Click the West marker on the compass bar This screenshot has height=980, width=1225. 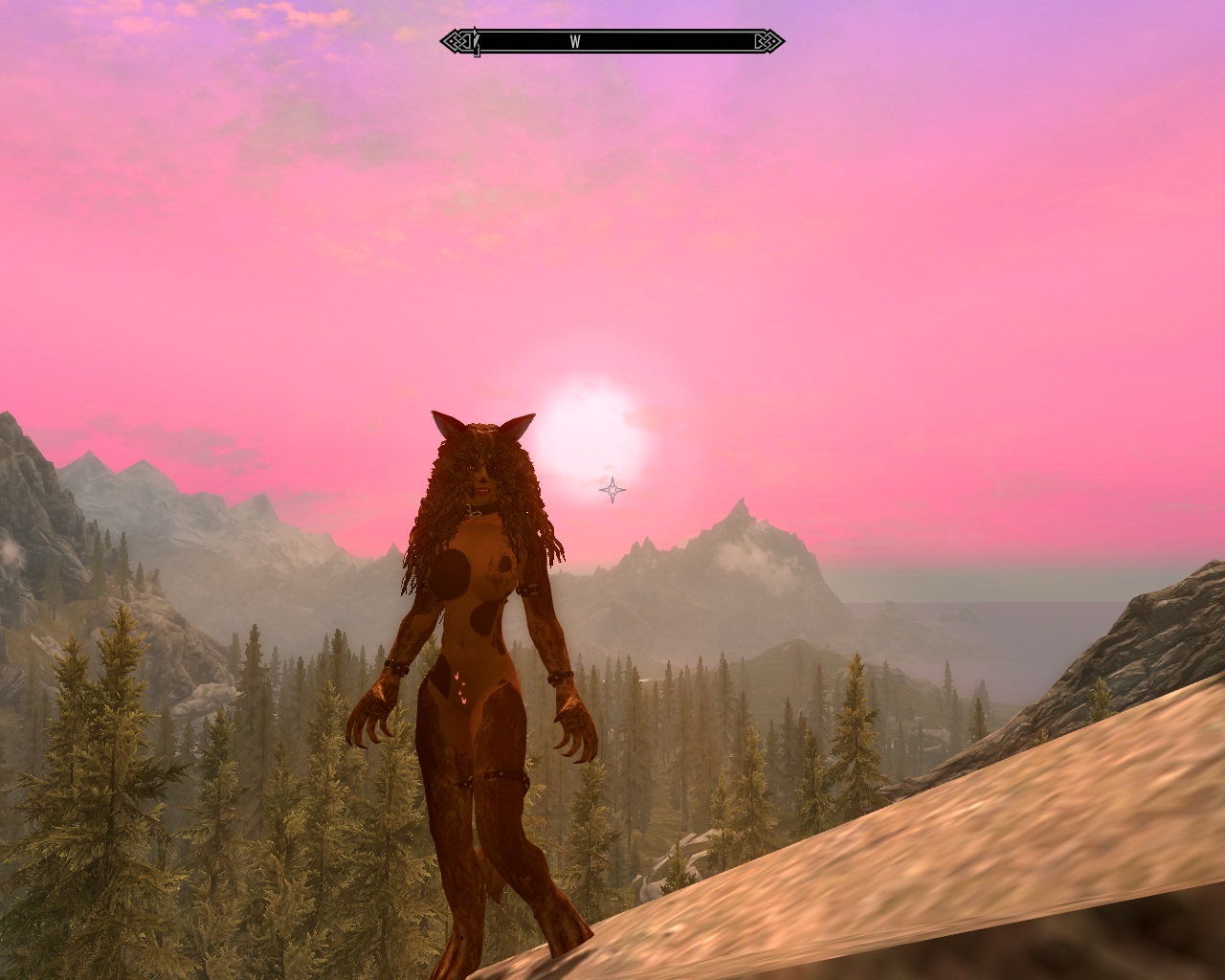[x=575, y=42]
